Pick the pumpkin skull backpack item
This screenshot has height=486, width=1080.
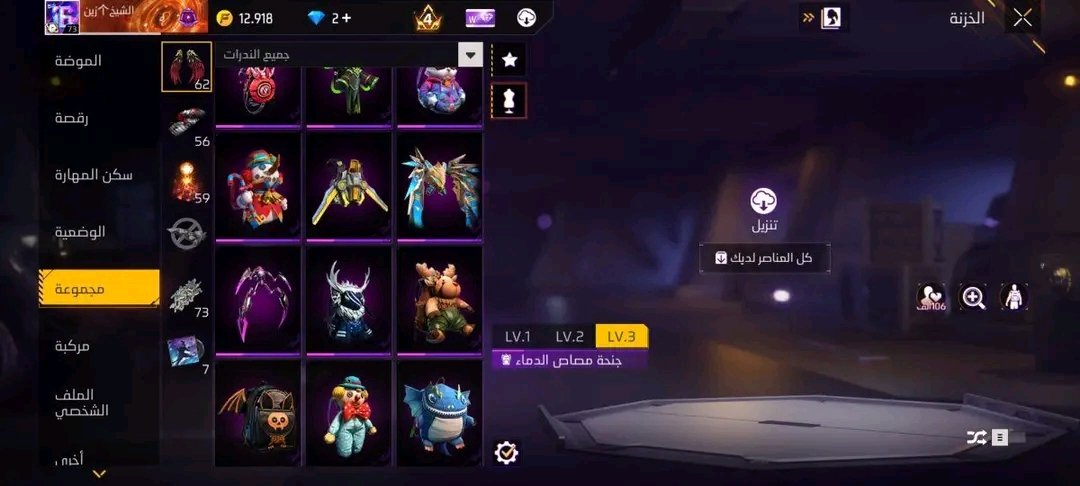(x=257, y=412)
